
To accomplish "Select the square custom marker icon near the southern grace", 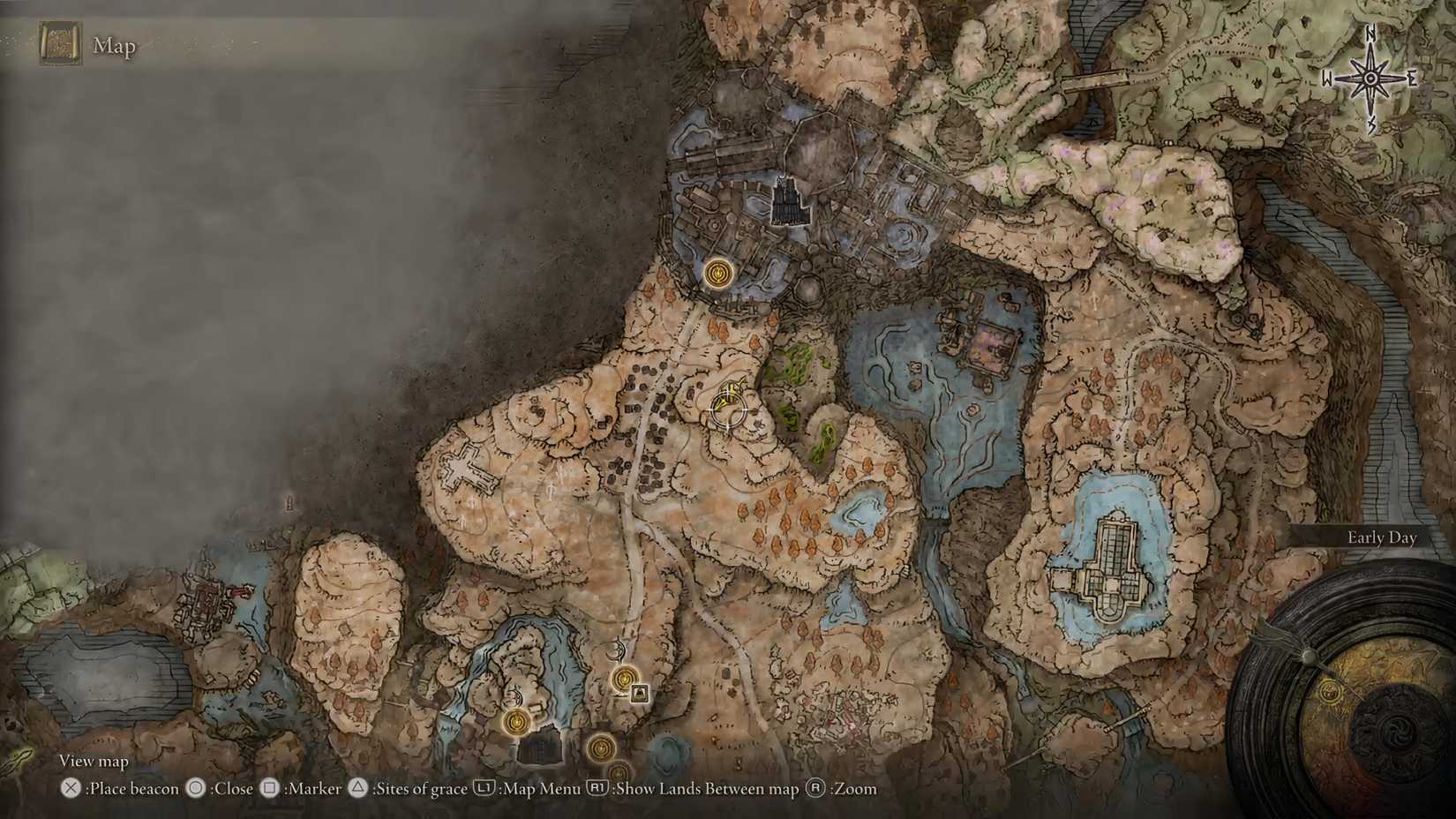I will 640,694.
